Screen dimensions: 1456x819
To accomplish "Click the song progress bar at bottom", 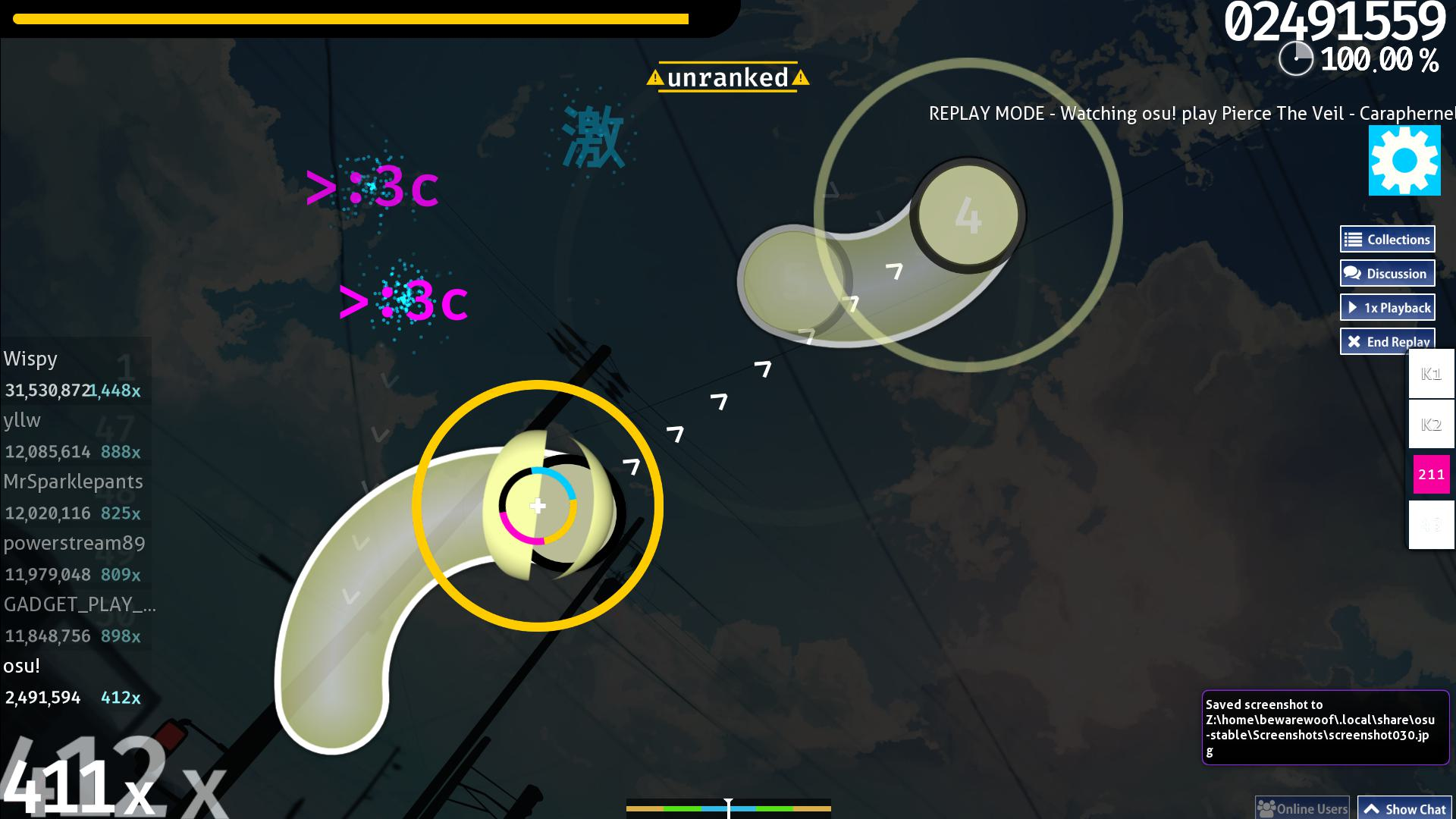I will pyautogui.click(x=728, y=808).
